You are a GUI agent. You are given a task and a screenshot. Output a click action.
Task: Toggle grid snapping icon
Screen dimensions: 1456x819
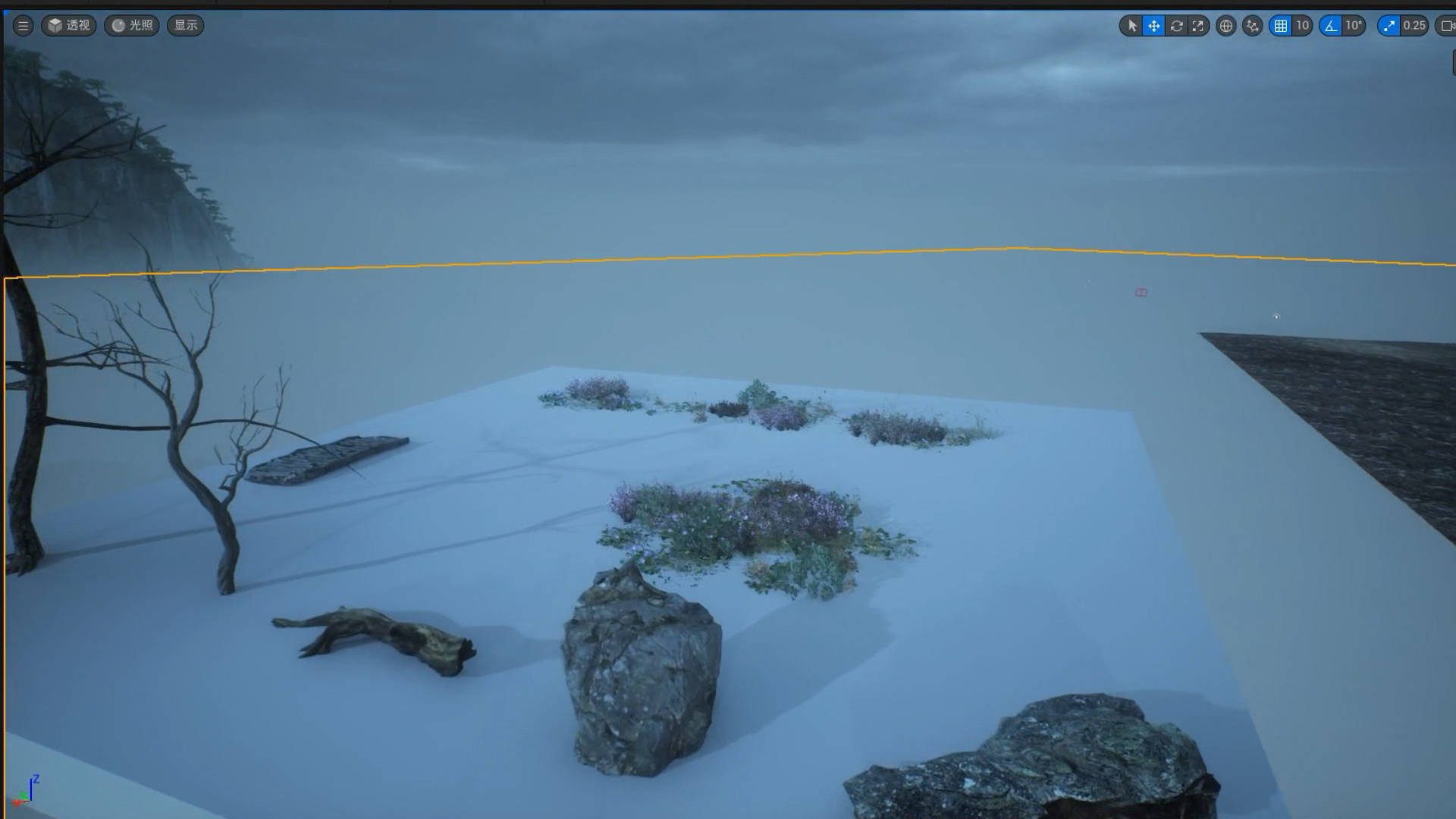(1281, 26)
